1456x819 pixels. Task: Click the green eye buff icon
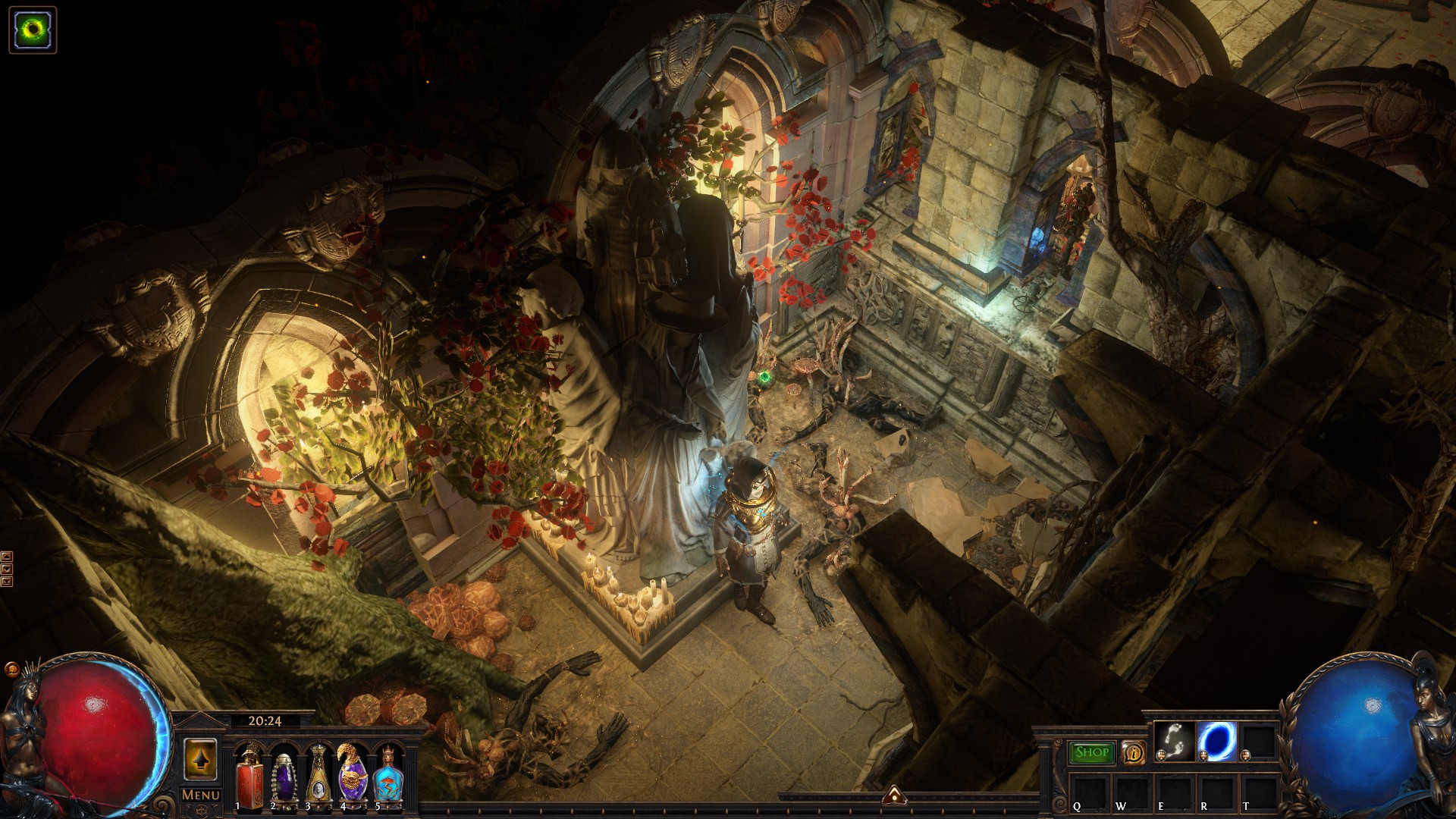33,30
